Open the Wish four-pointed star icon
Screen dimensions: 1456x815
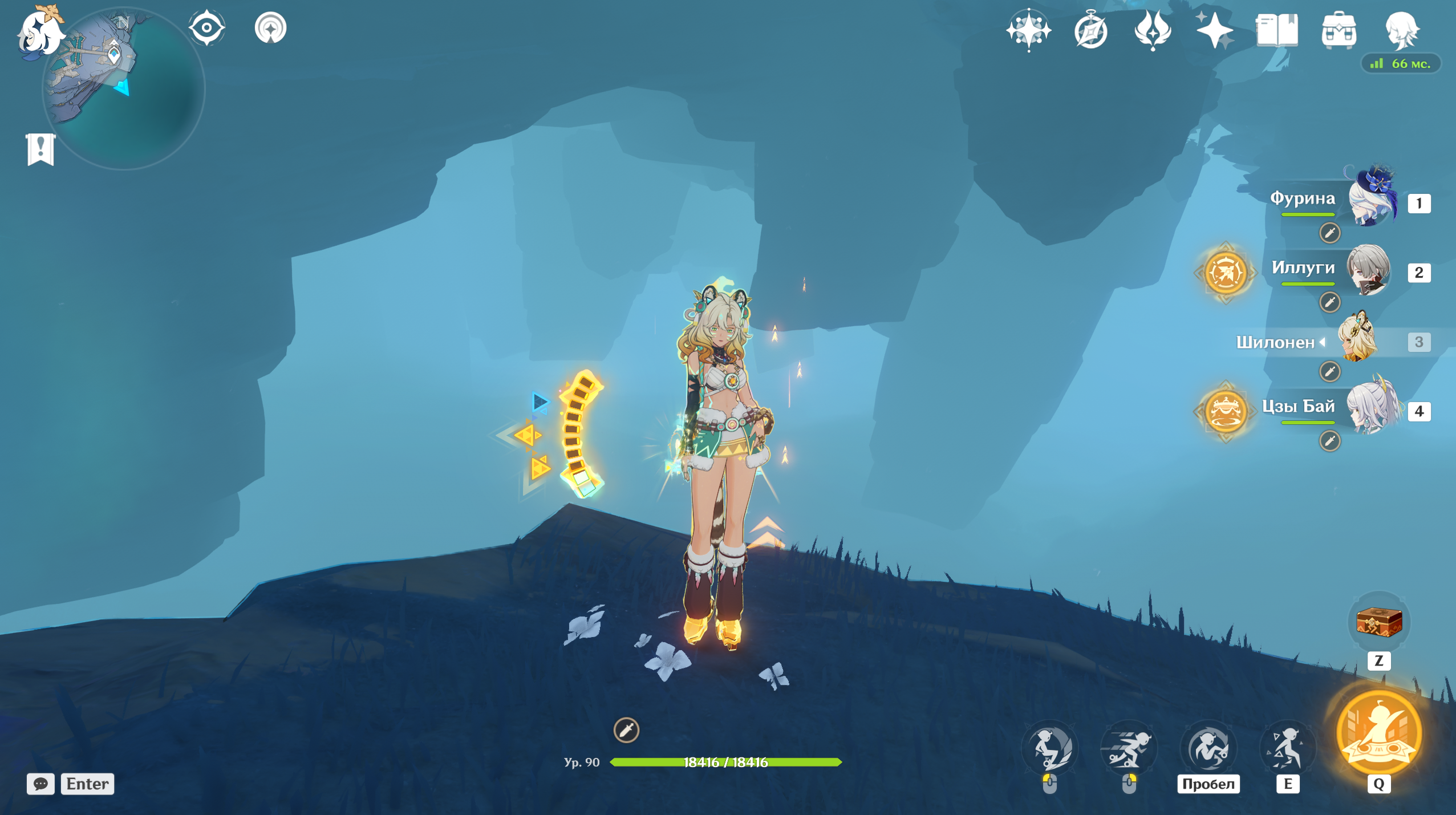pyautogui.click(x=1028, y=30)
